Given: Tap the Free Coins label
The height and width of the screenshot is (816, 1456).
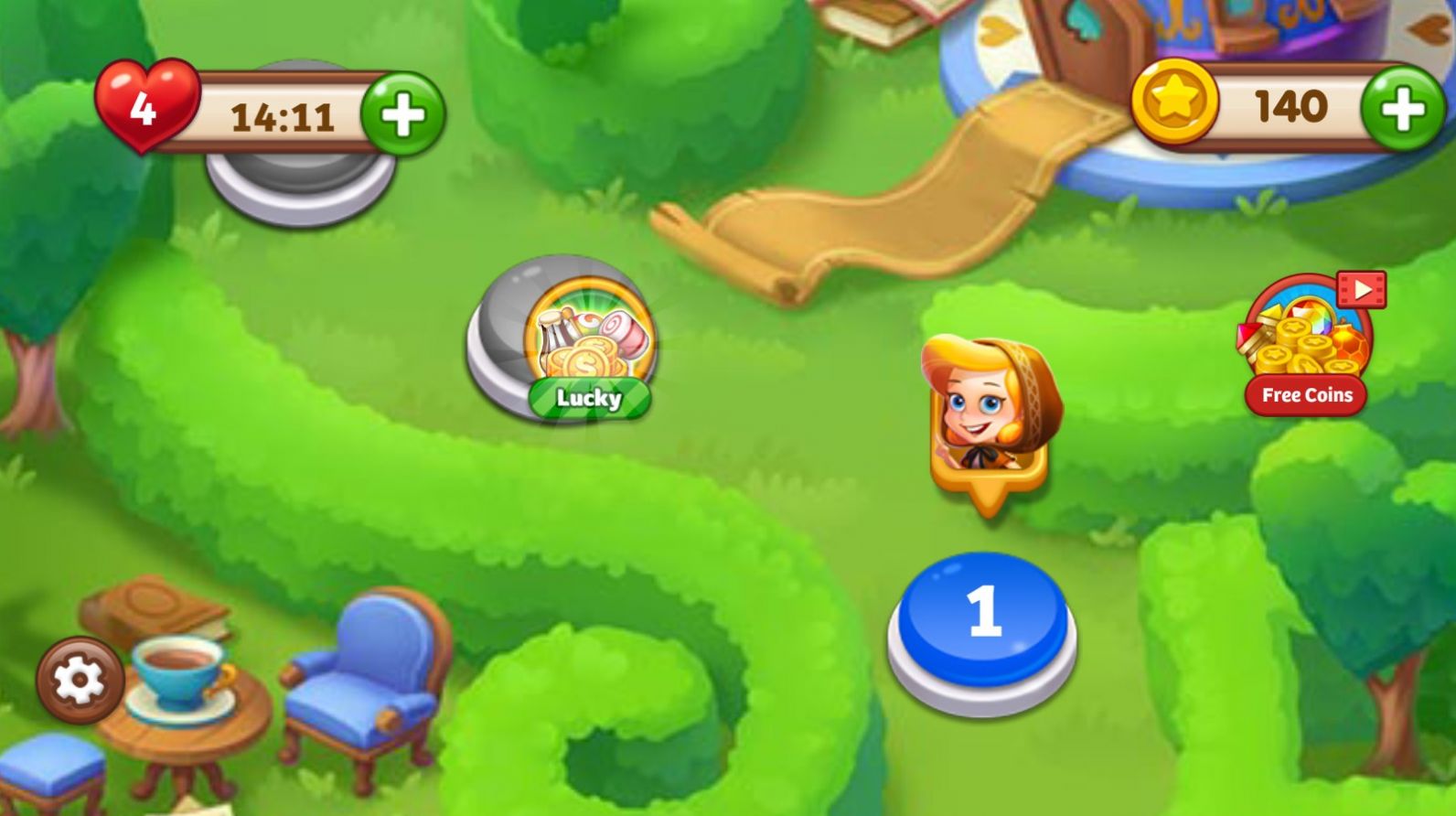Looking at the screenshot, I should (1308, 395).
